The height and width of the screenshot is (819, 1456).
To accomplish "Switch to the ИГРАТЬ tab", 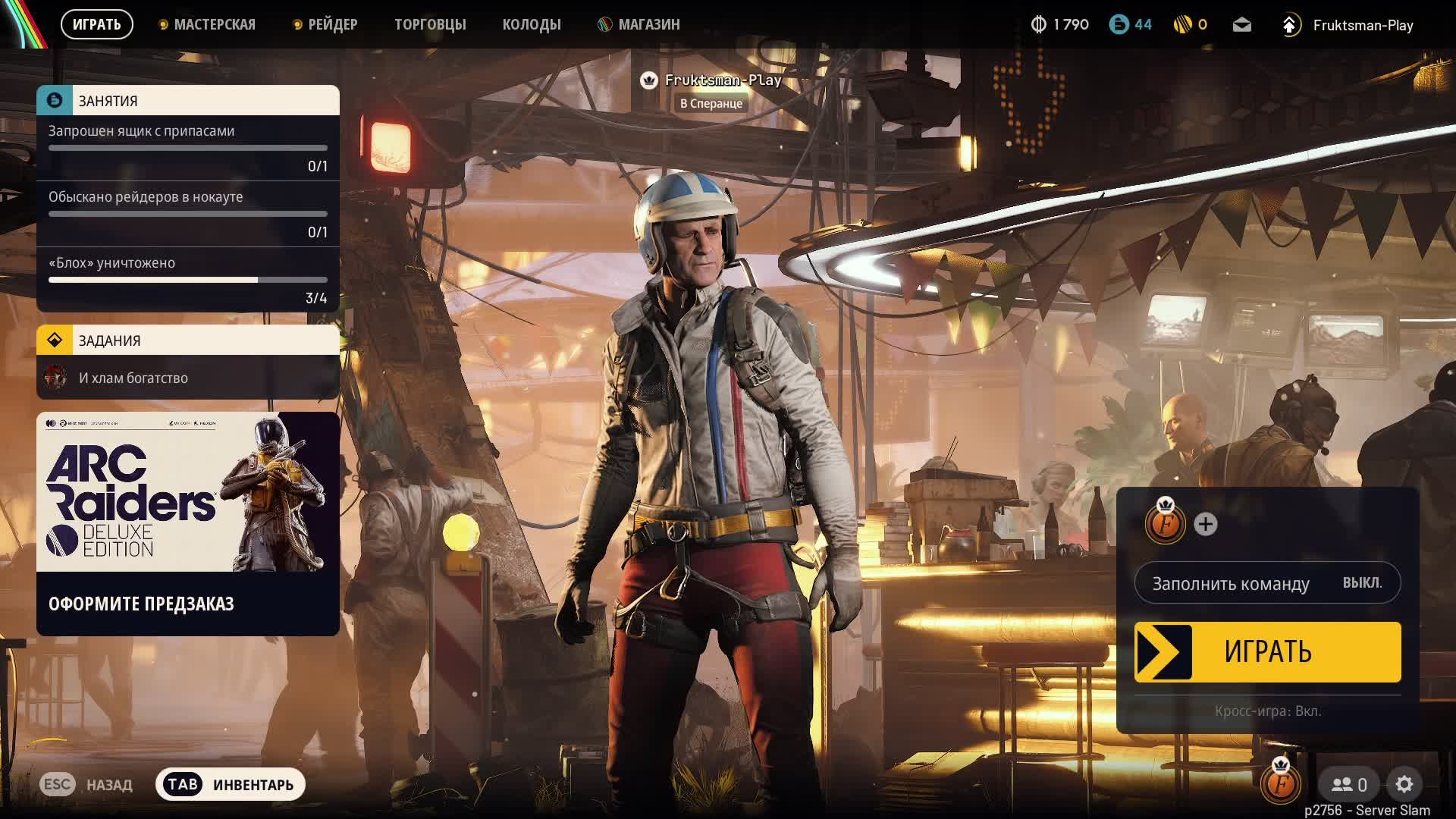I will click(x=96, y=24).
